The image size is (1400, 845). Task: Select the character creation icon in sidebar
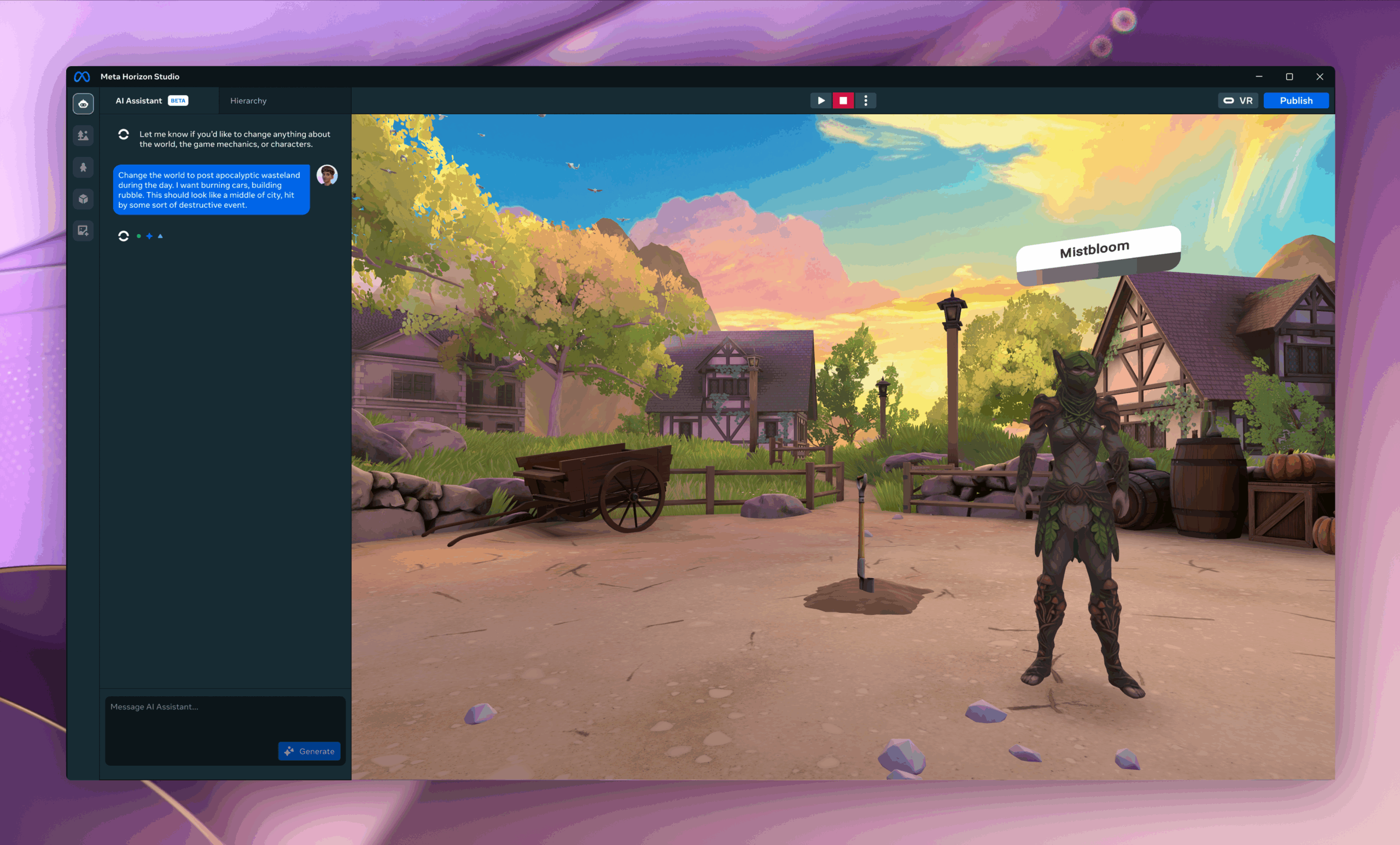(x=83, y=168)
